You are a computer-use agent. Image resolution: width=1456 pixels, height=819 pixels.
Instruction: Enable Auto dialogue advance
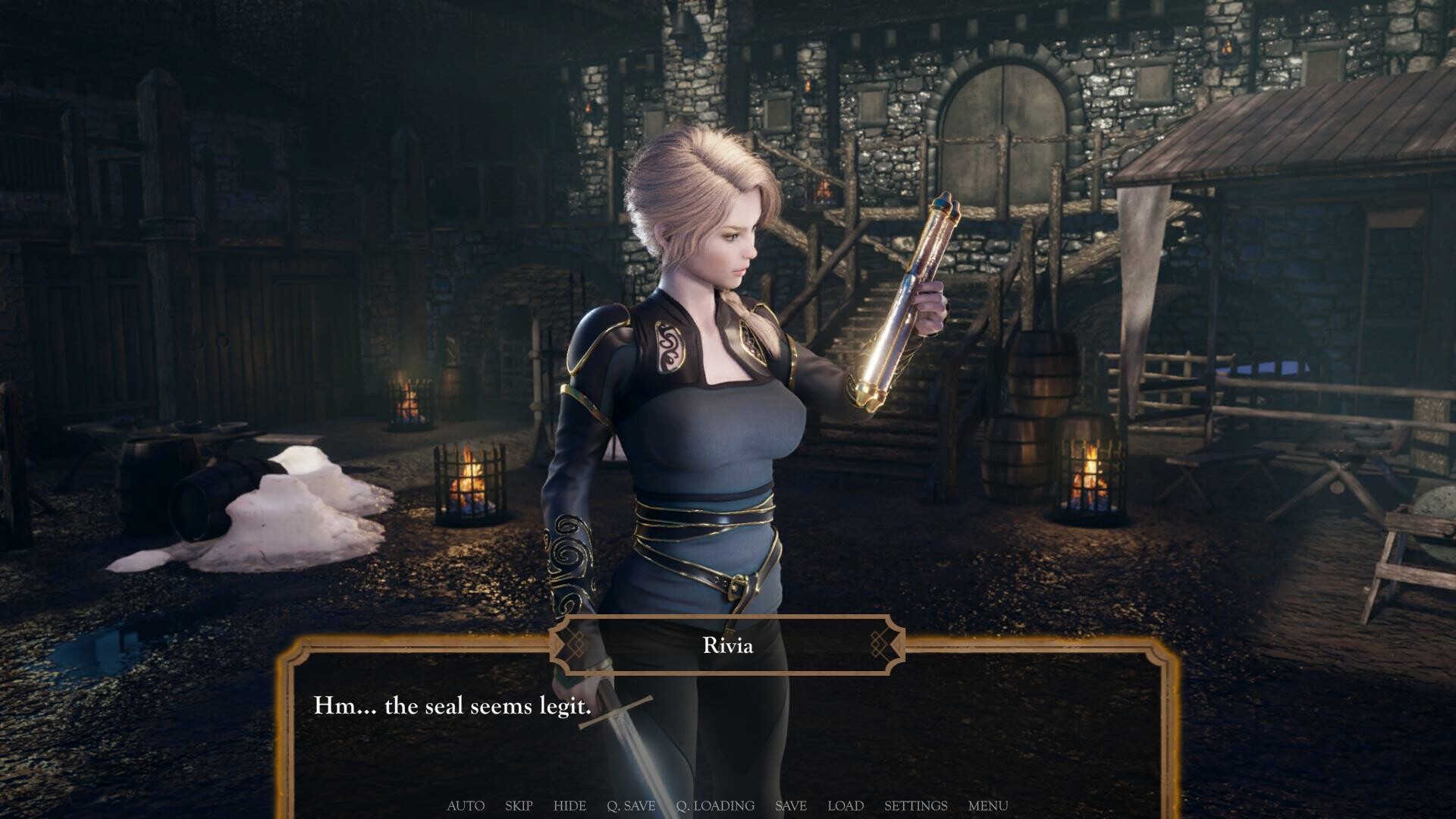pyautogui.click(x=466, y=805)
